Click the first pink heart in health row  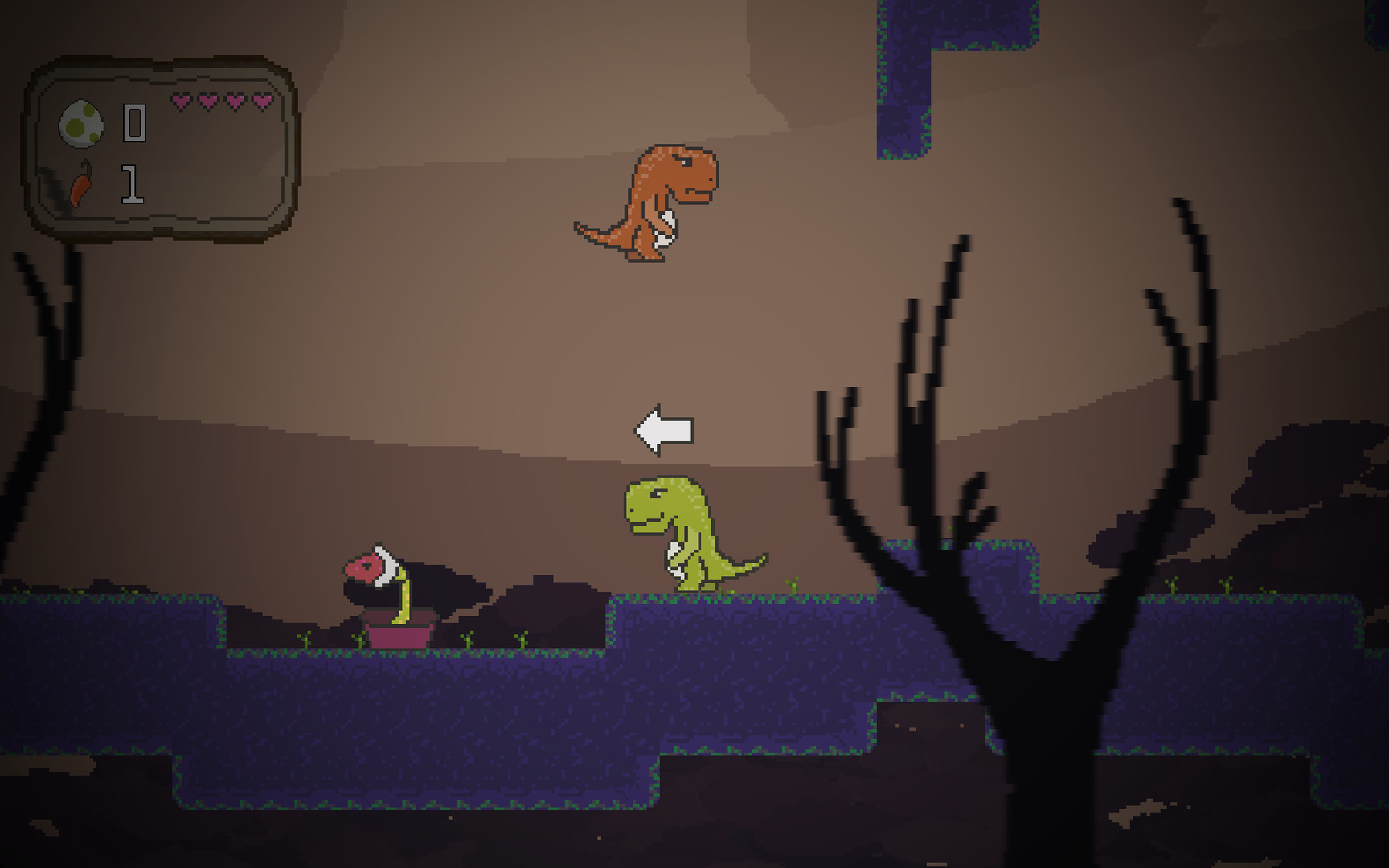[182, 101]
